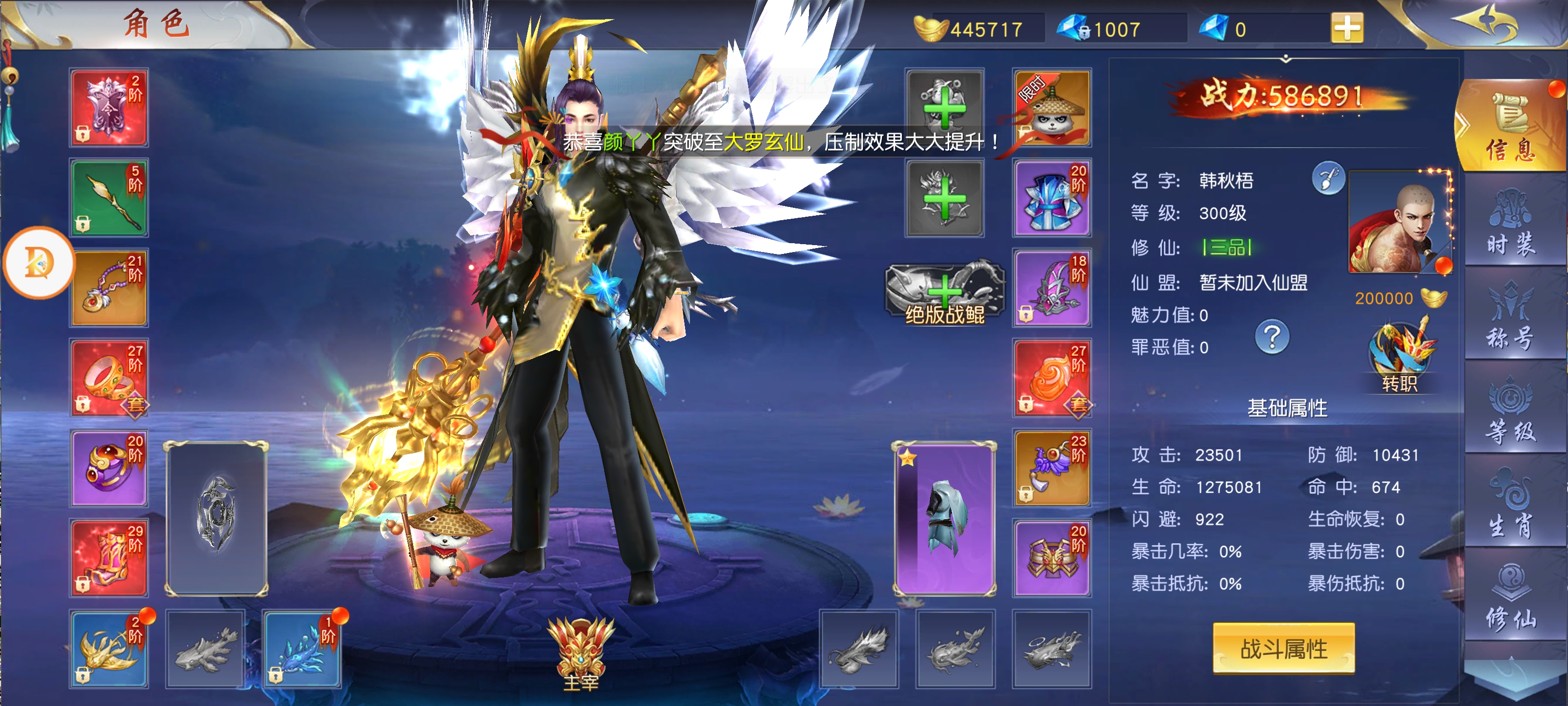Edit character name with the pen icon
This screenshot has width=1568, height=706.
(x=1328, y=178)
